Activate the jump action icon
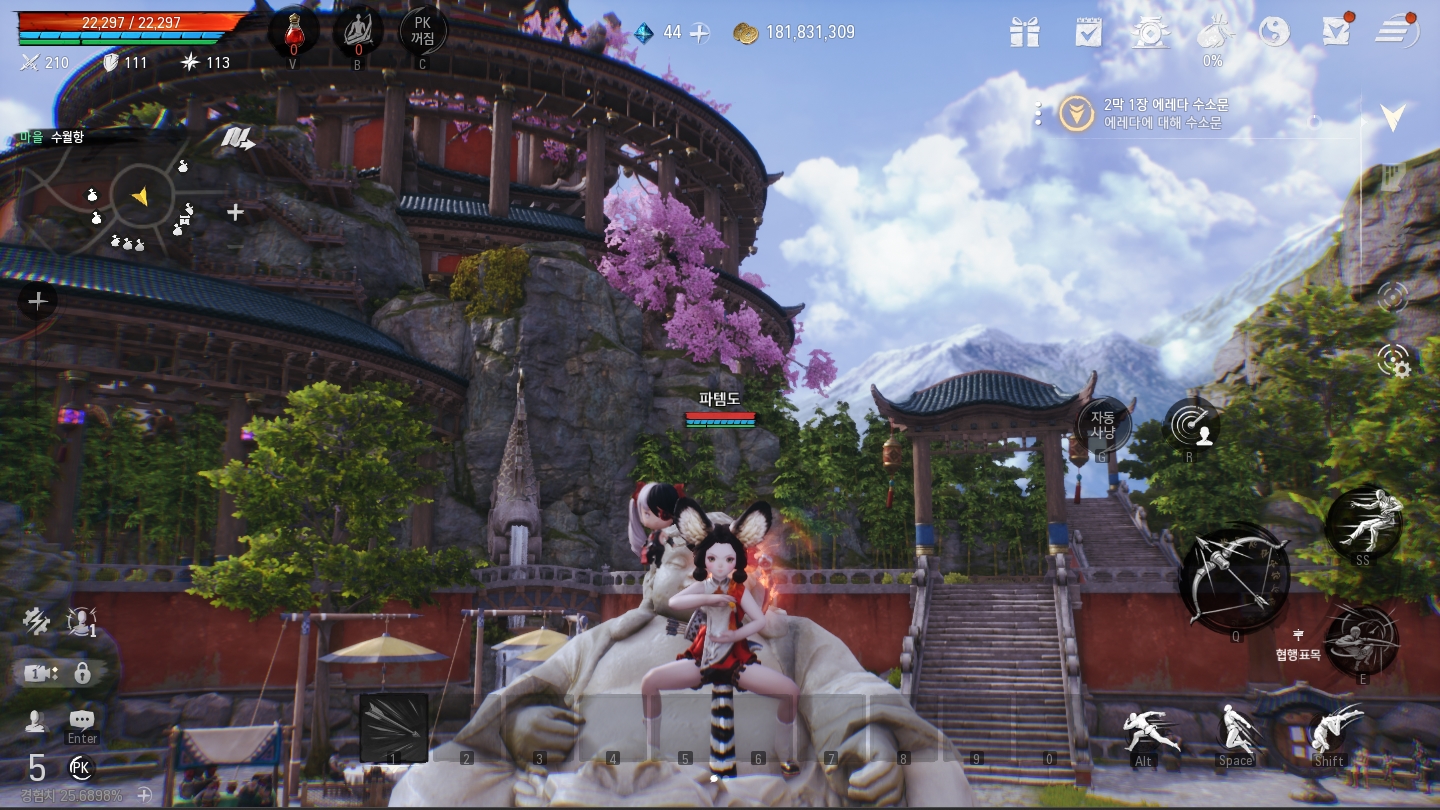1440x810 pixels. point(1236,731)
